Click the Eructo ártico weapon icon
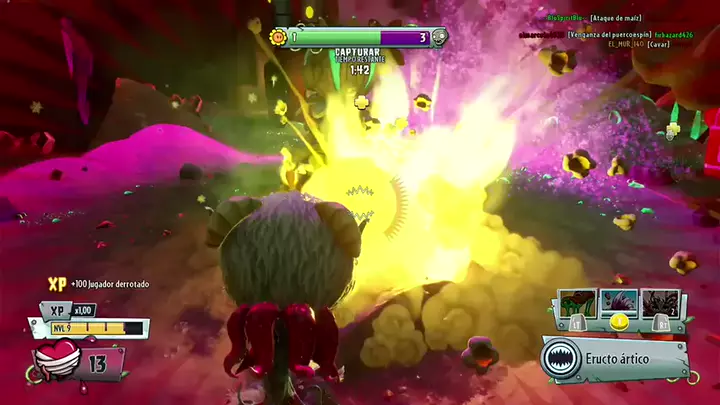The image size is (720, 405). click(562, 359)
